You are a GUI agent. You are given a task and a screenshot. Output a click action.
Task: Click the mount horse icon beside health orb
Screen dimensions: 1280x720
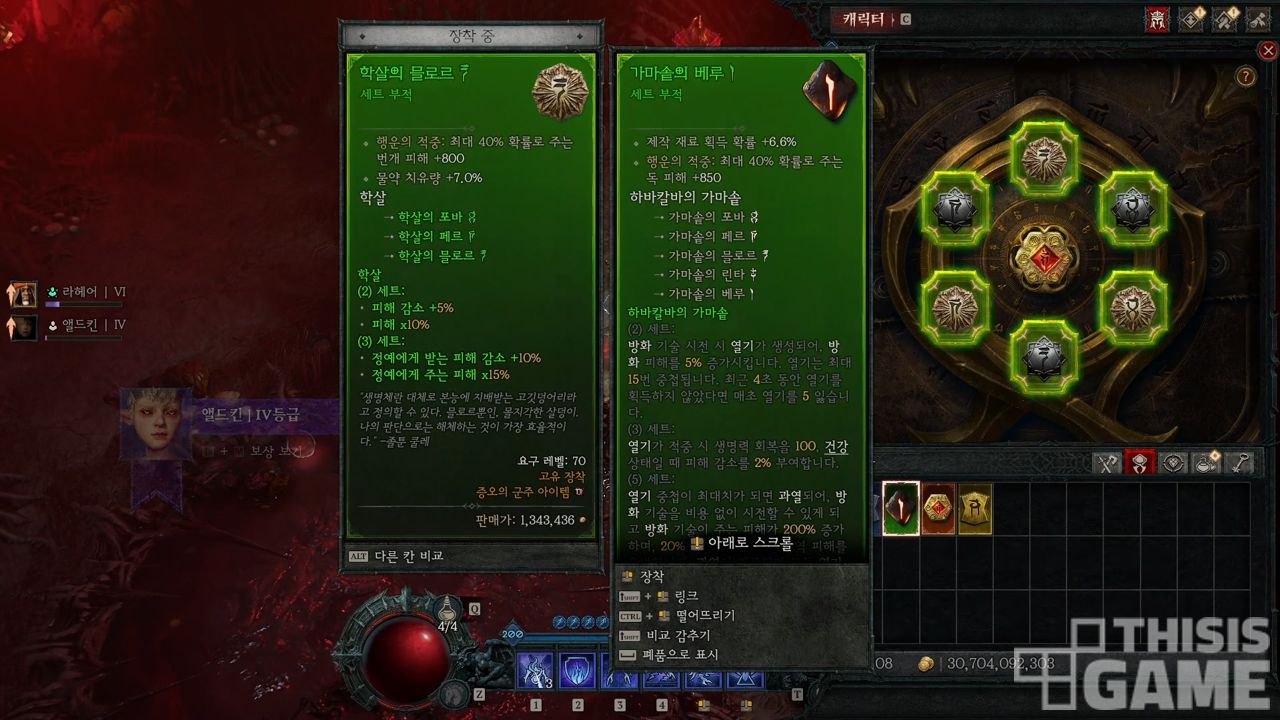point(456,690)
